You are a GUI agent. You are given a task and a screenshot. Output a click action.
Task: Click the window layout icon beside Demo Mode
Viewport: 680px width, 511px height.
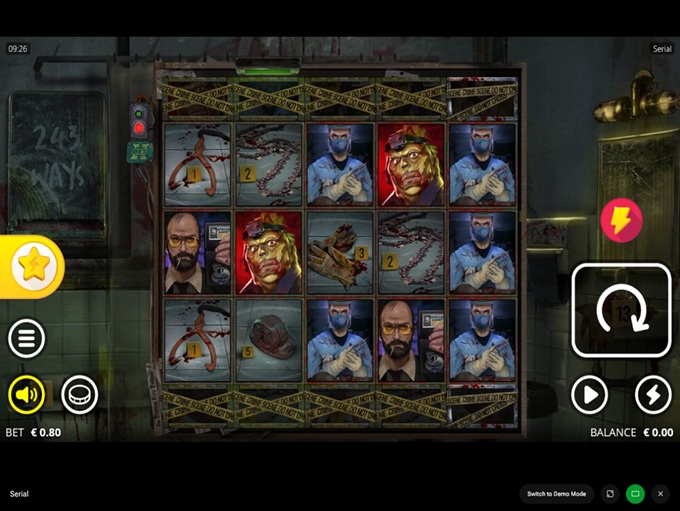click(x=610, y=494)
